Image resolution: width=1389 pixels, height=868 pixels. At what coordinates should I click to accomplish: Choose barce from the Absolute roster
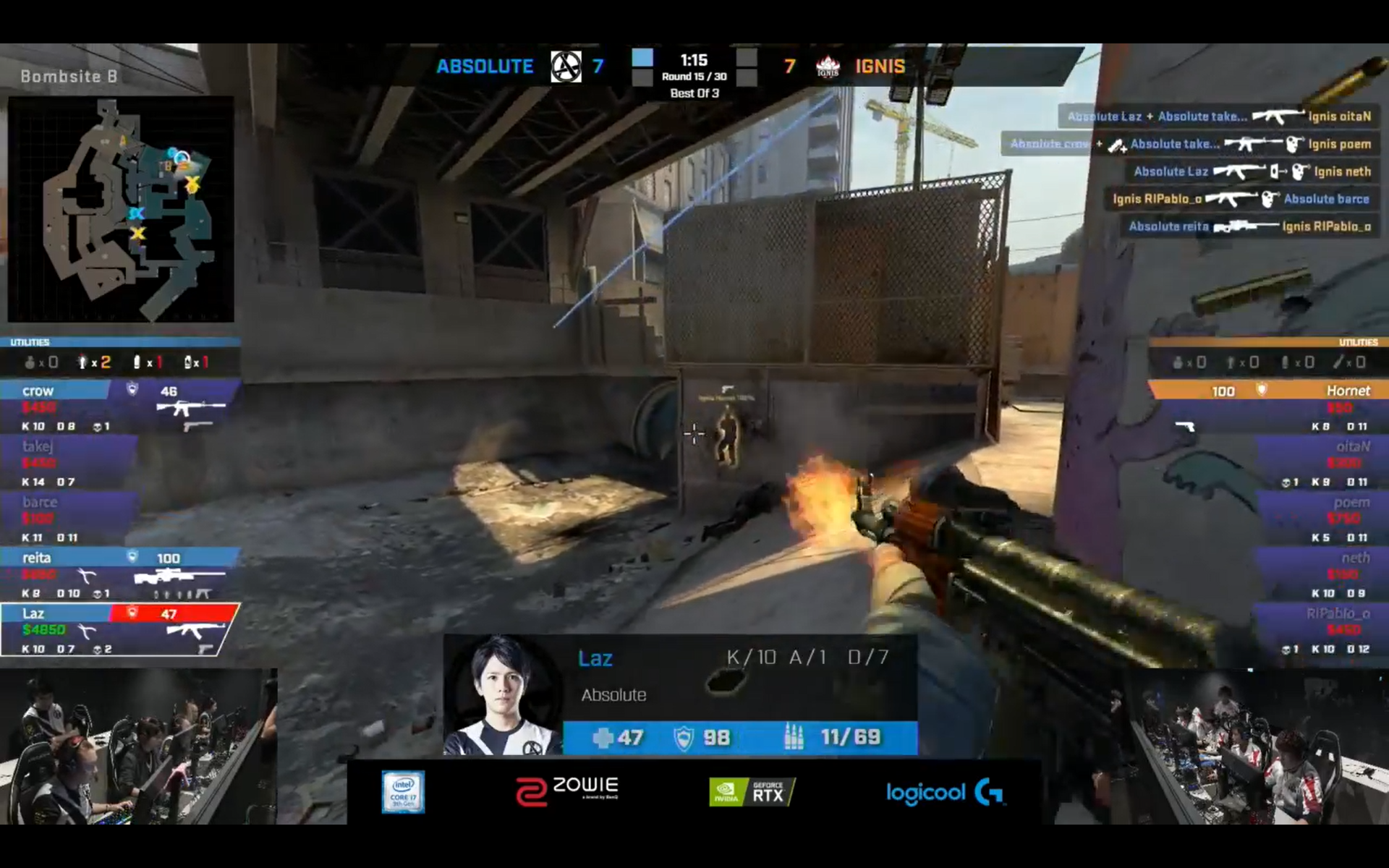(69, 519)
